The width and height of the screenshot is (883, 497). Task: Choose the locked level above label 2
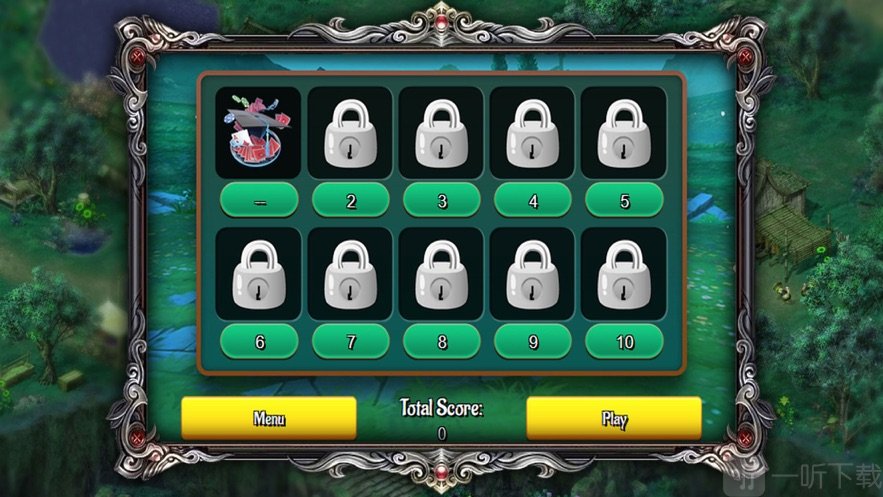tap(350, 132)
